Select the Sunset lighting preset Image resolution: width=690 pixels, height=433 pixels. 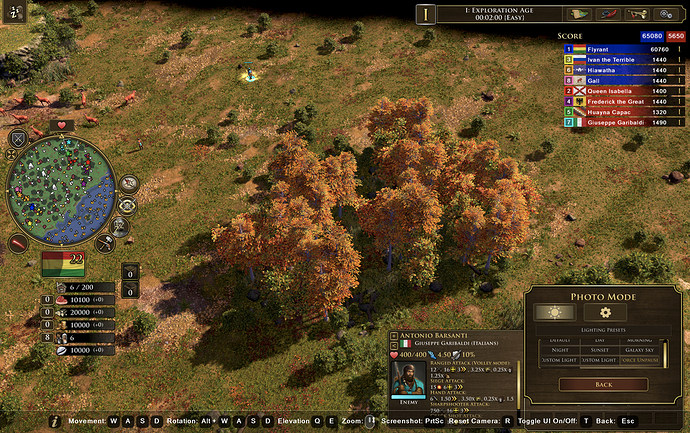point(600,350)
